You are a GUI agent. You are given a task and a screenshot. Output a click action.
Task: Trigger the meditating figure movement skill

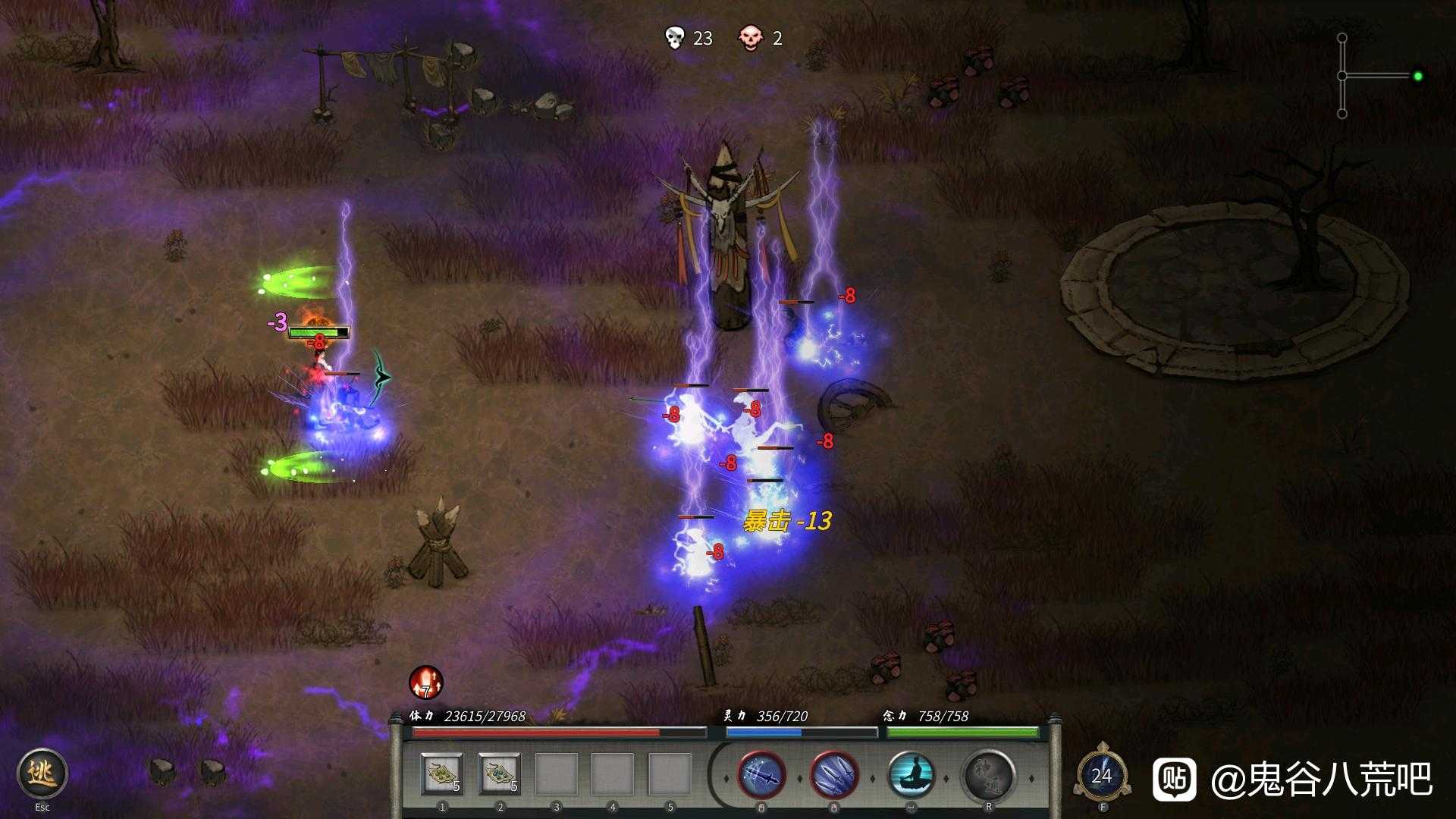click(x=910, y=776)
